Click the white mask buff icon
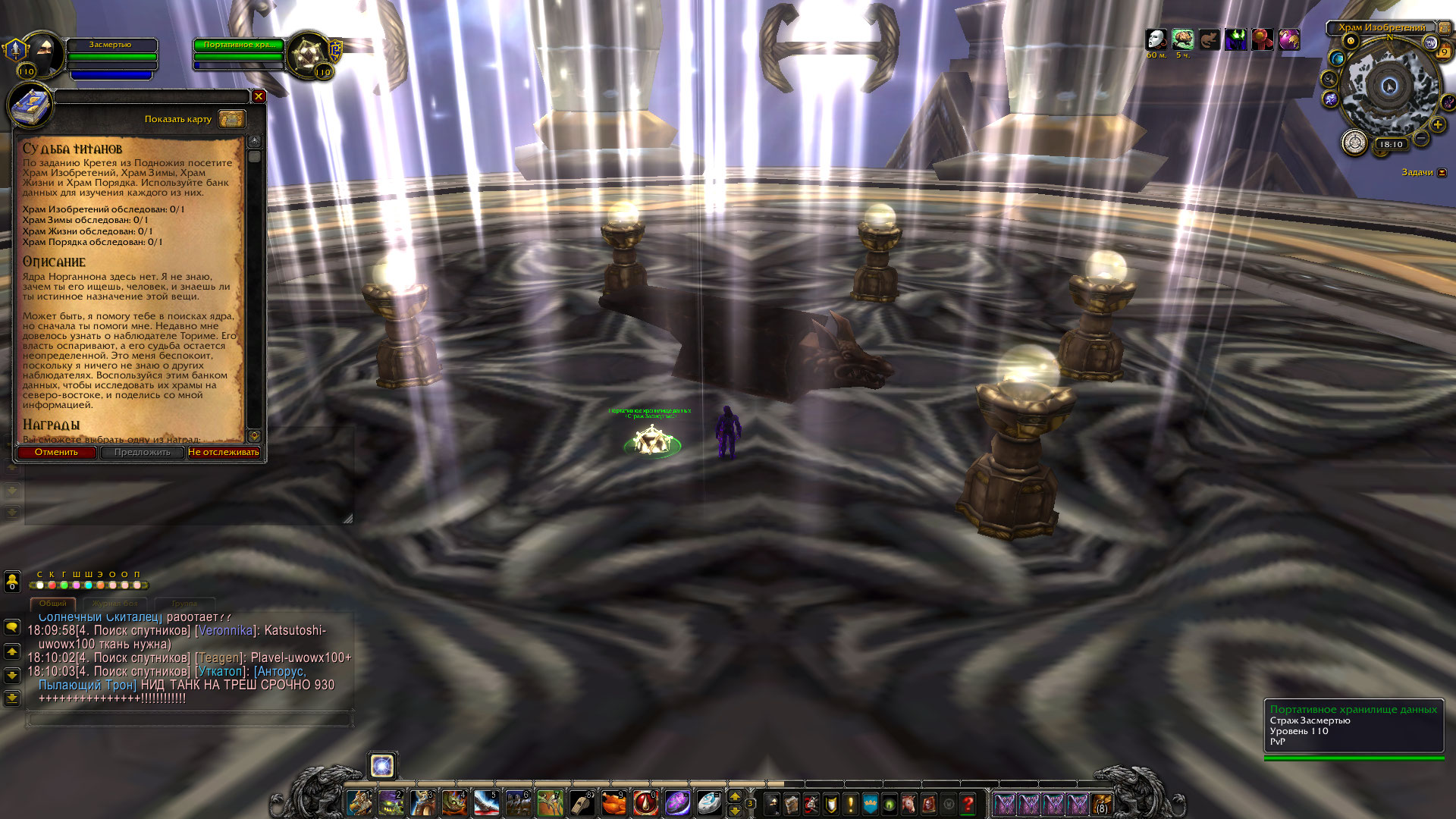Viewport: 1456px width, 819px height. point(1156,39)
